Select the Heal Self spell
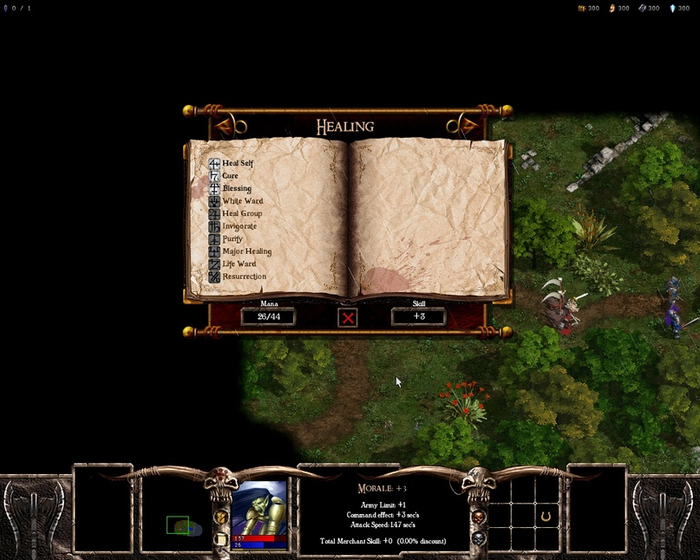The height and width of the screenshot is (560, 700). click(x=237, y=163)
